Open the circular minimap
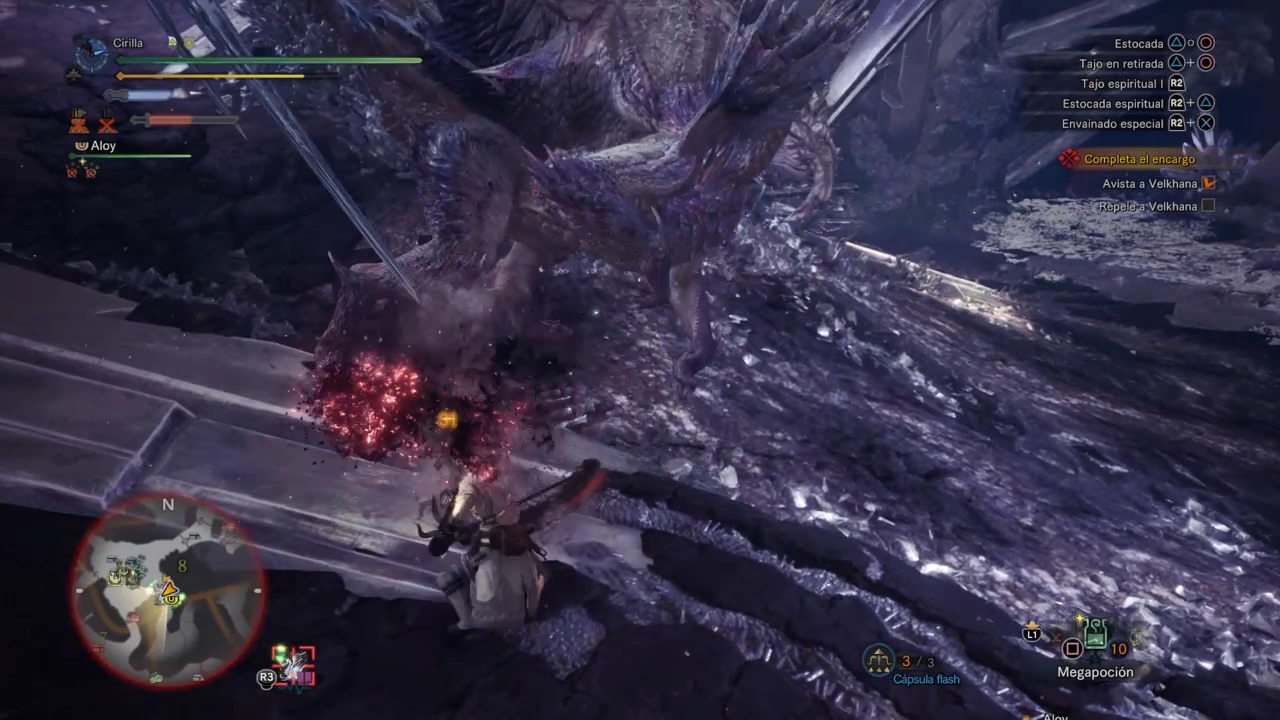The width and height of the screenshot is (1280, 720). point(167,590)
